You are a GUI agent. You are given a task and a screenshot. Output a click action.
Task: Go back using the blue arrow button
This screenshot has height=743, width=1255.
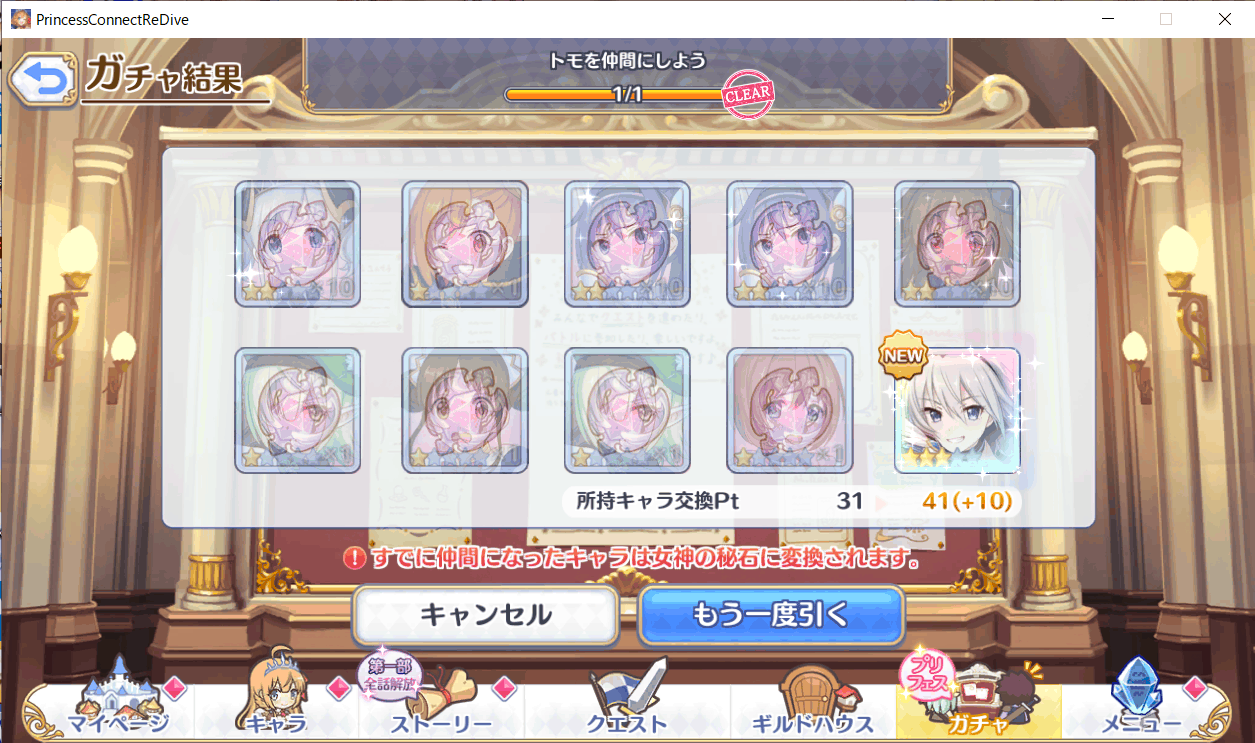42,82
